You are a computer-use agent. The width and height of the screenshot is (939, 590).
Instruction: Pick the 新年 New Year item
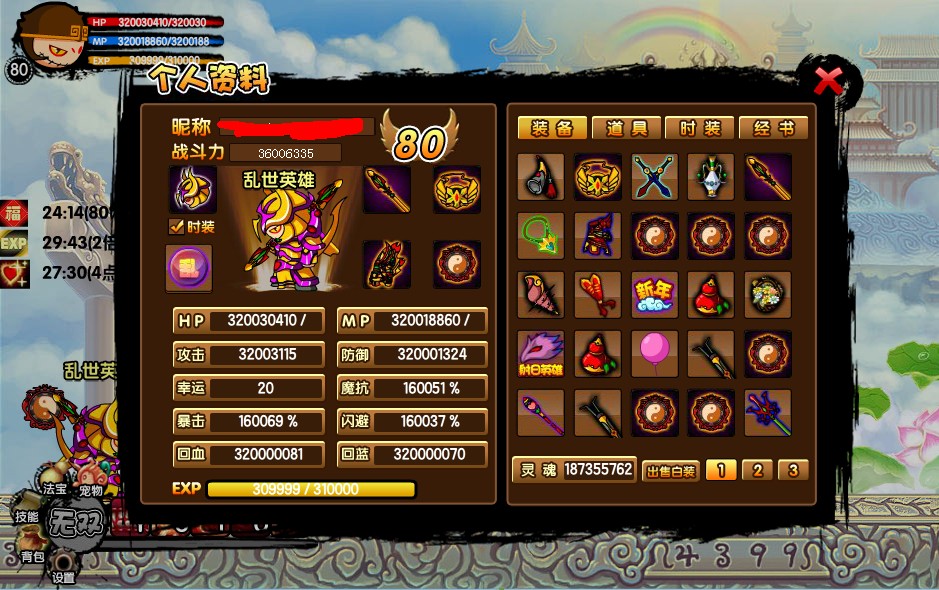click(655, 295)
